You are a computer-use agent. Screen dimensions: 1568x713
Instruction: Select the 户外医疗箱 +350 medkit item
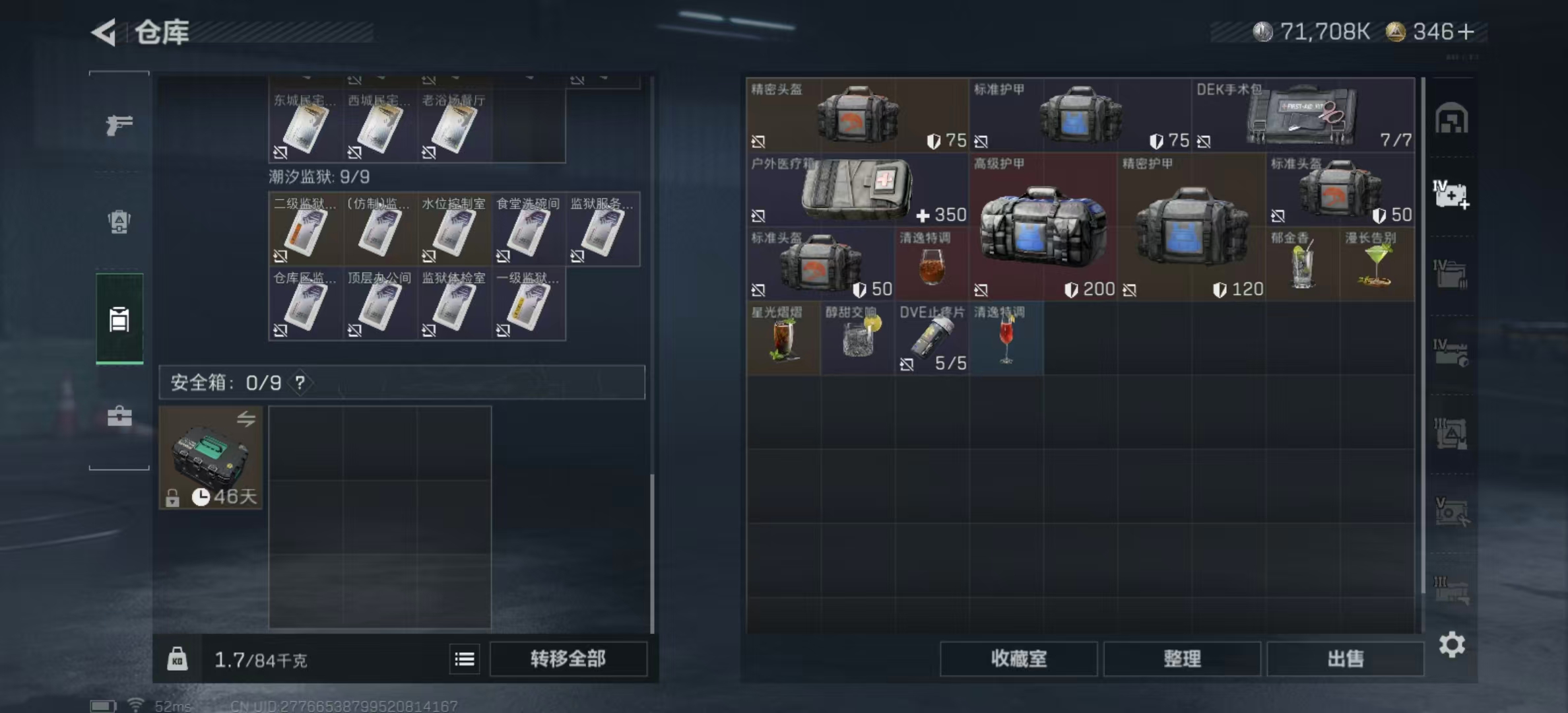pos(851,191)
